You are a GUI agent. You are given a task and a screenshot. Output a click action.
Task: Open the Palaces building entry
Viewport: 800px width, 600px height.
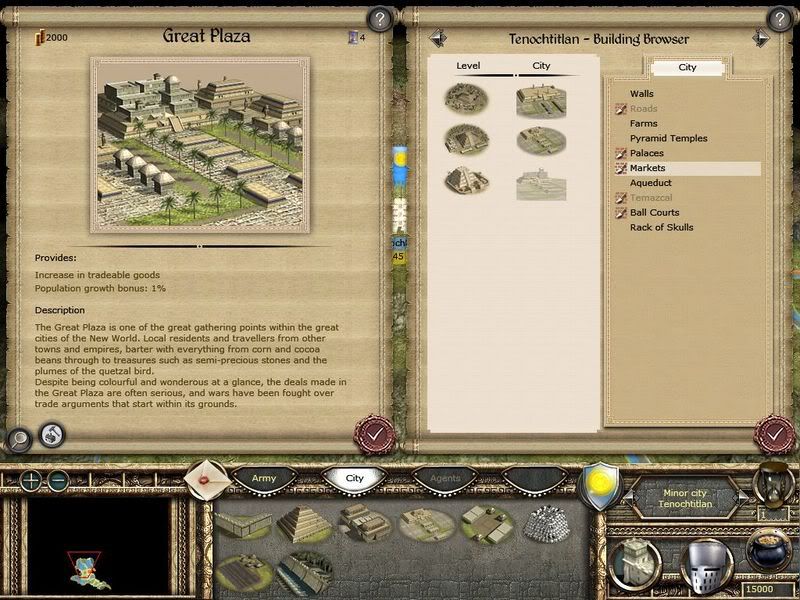coord(647,153)
